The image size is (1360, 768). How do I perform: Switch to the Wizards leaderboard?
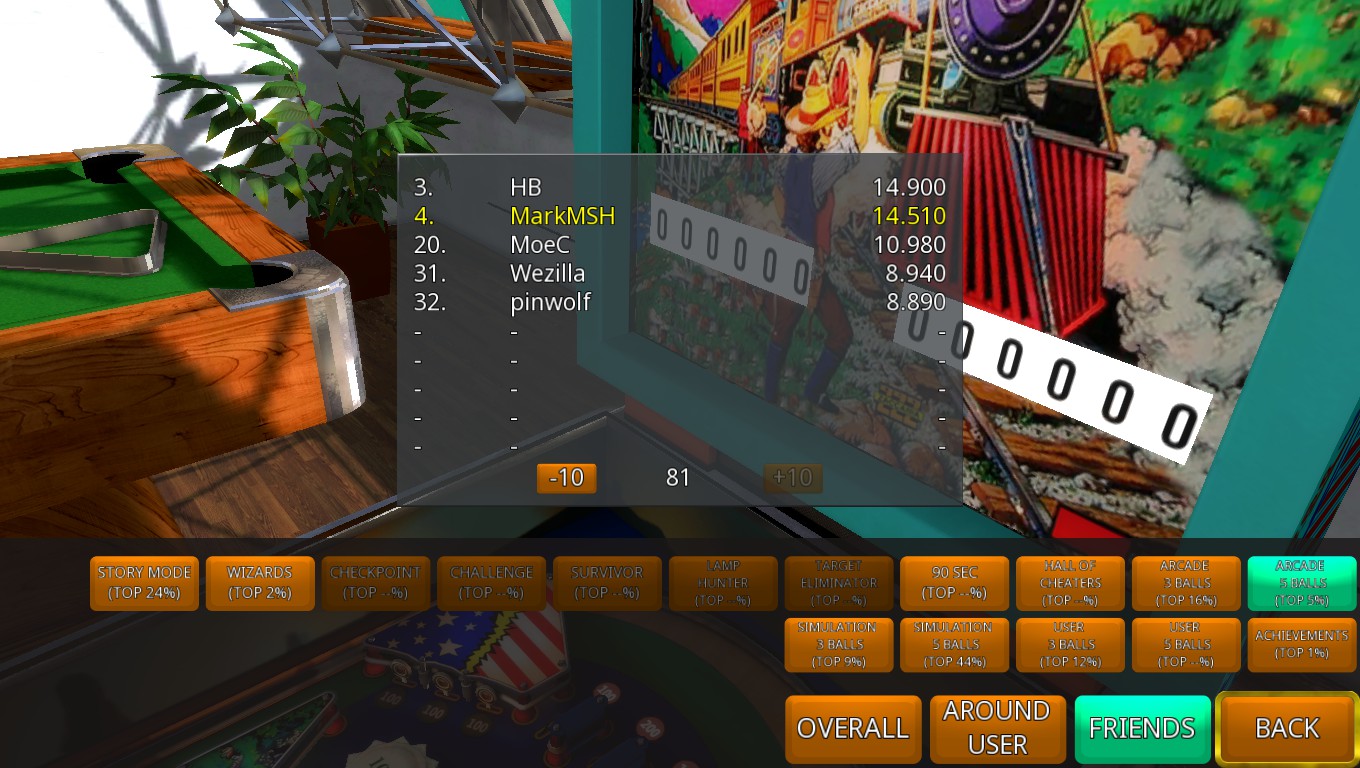click(x=260, y=583)
